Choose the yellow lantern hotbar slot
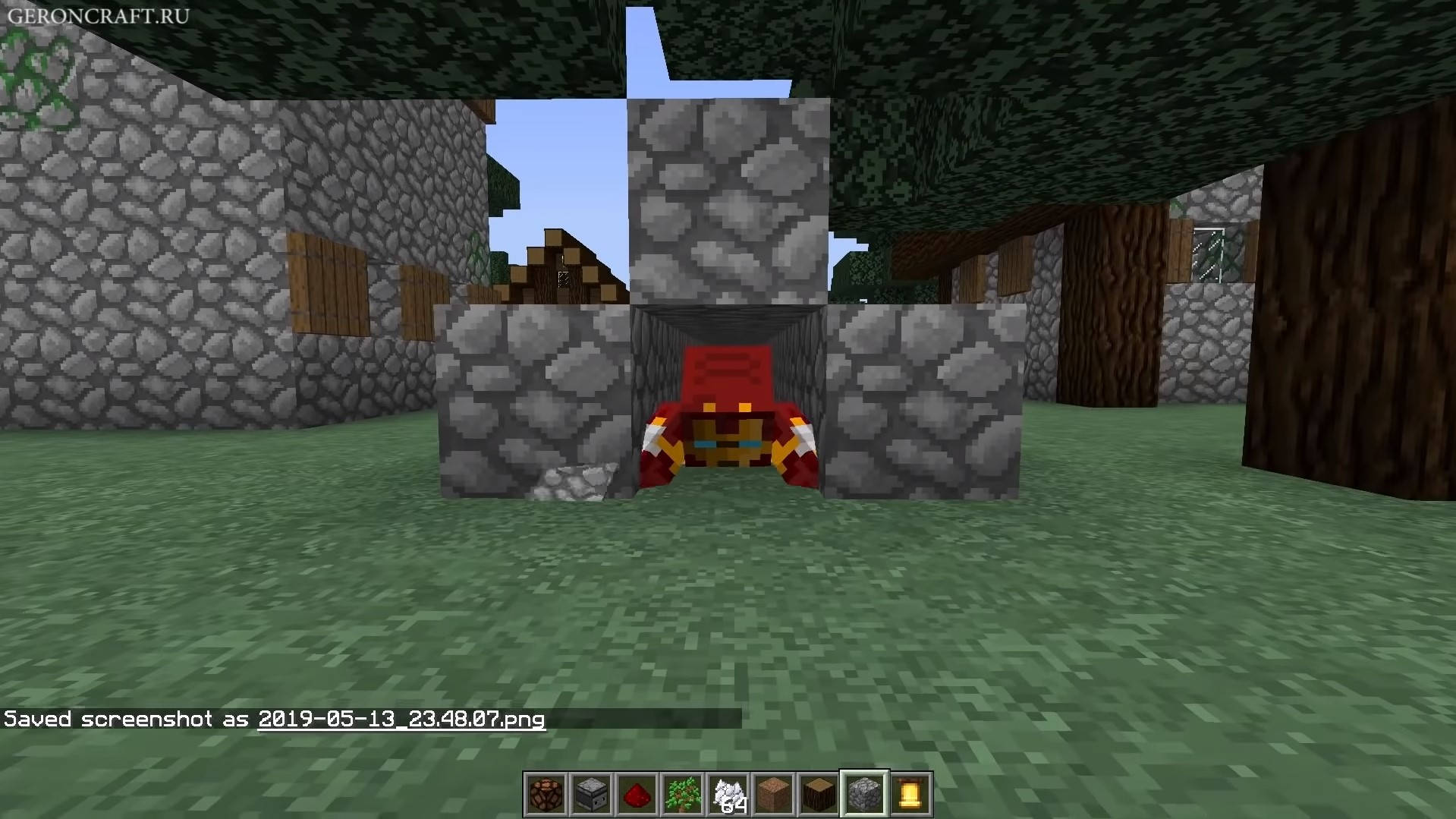The height and width of the screenshot is (819, 1456). pyautogui.click(x=910, y=795)
